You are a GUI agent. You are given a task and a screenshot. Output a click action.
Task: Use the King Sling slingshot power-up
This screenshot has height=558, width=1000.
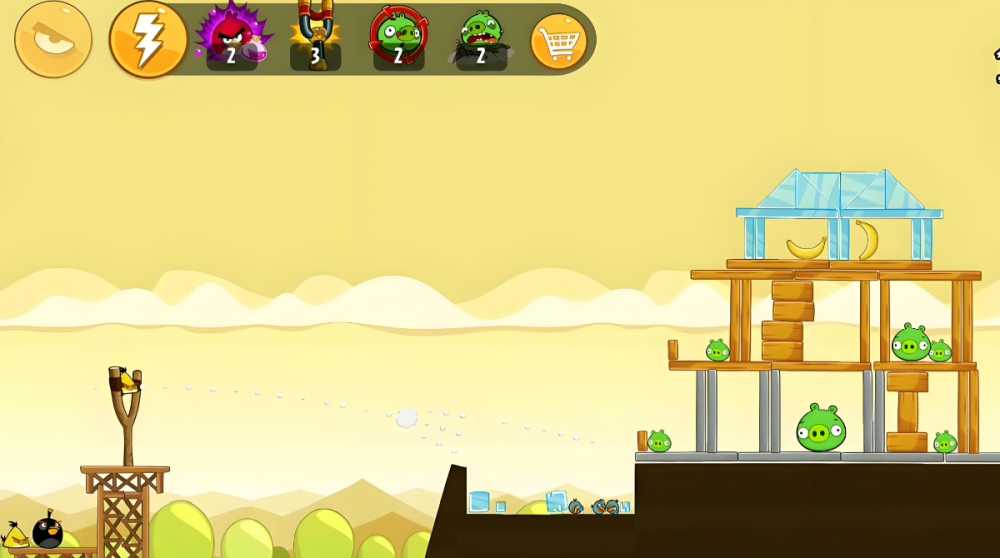click(x=315, y=37)
